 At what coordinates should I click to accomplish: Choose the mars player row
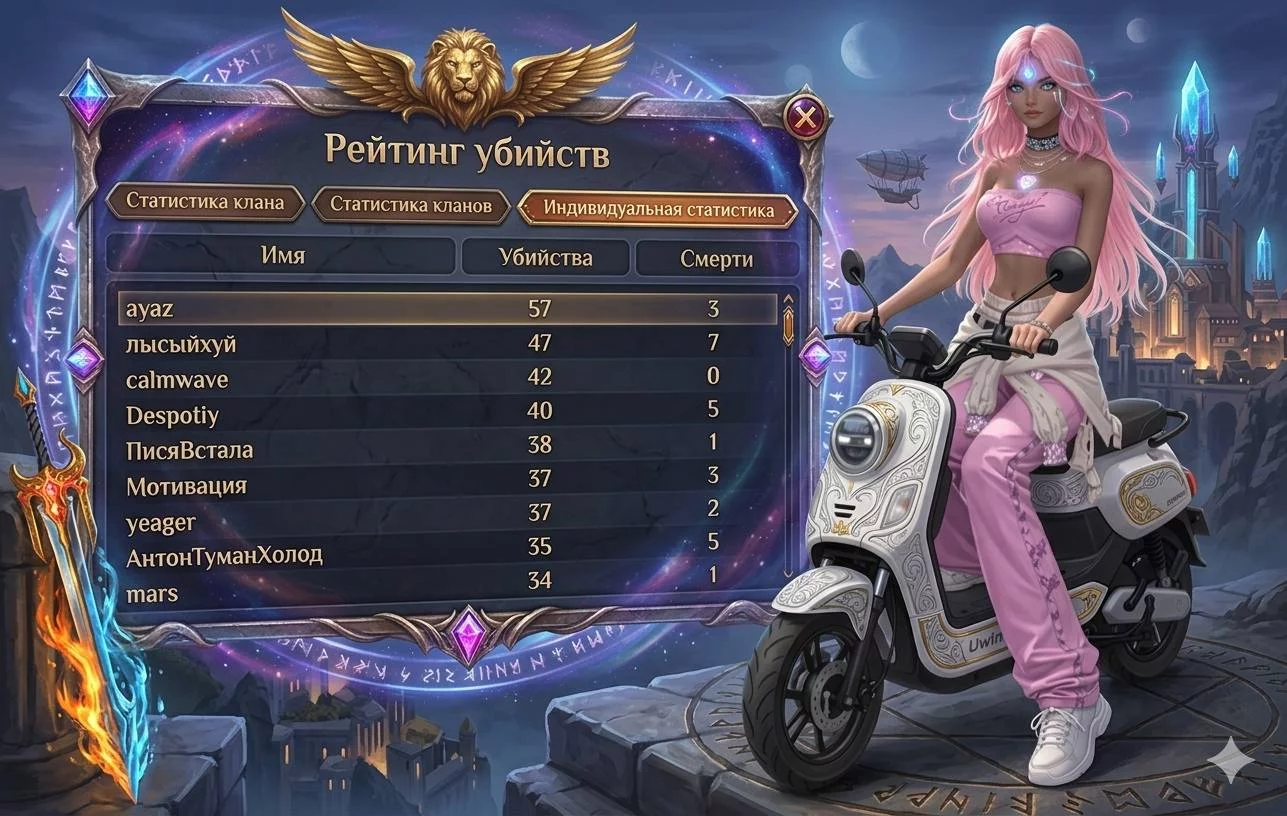[x=446, y=592]
